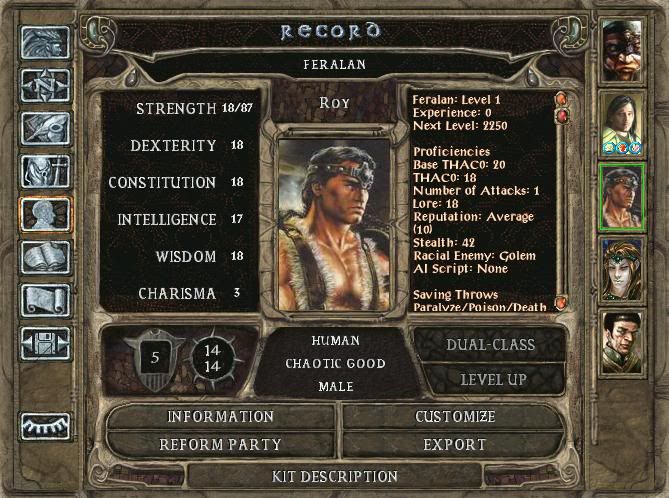Image resolution: width=669 pixels, height=498 pixels.
Task: Show the Kit Description
Action: tap(335, 477)
